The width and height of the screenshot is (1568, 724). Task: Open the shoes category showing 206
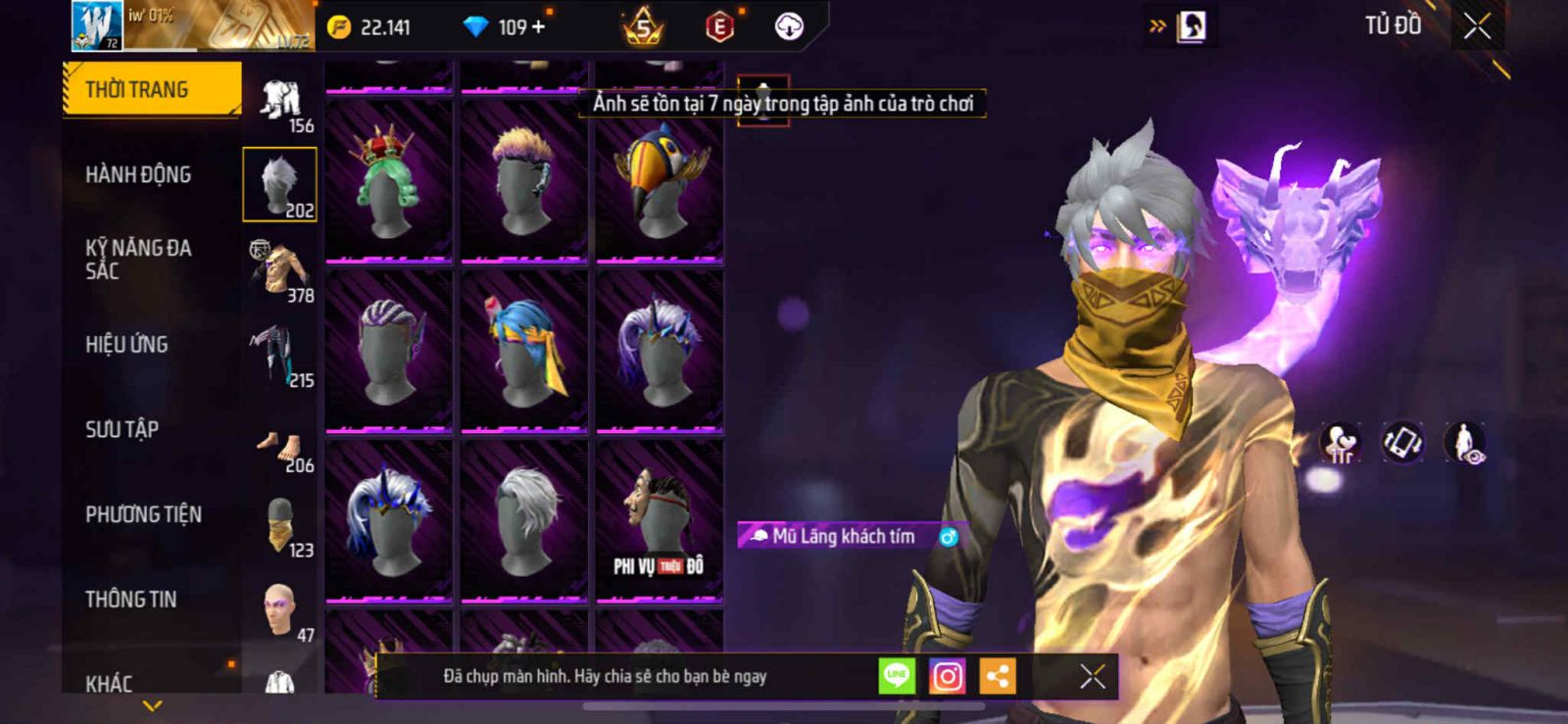281,450
